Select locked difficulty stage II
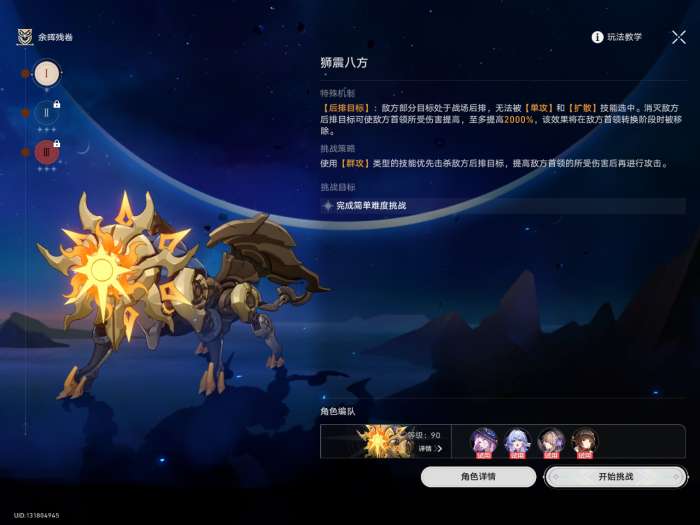This screenshot has height=525, width=700. (46, 113)
